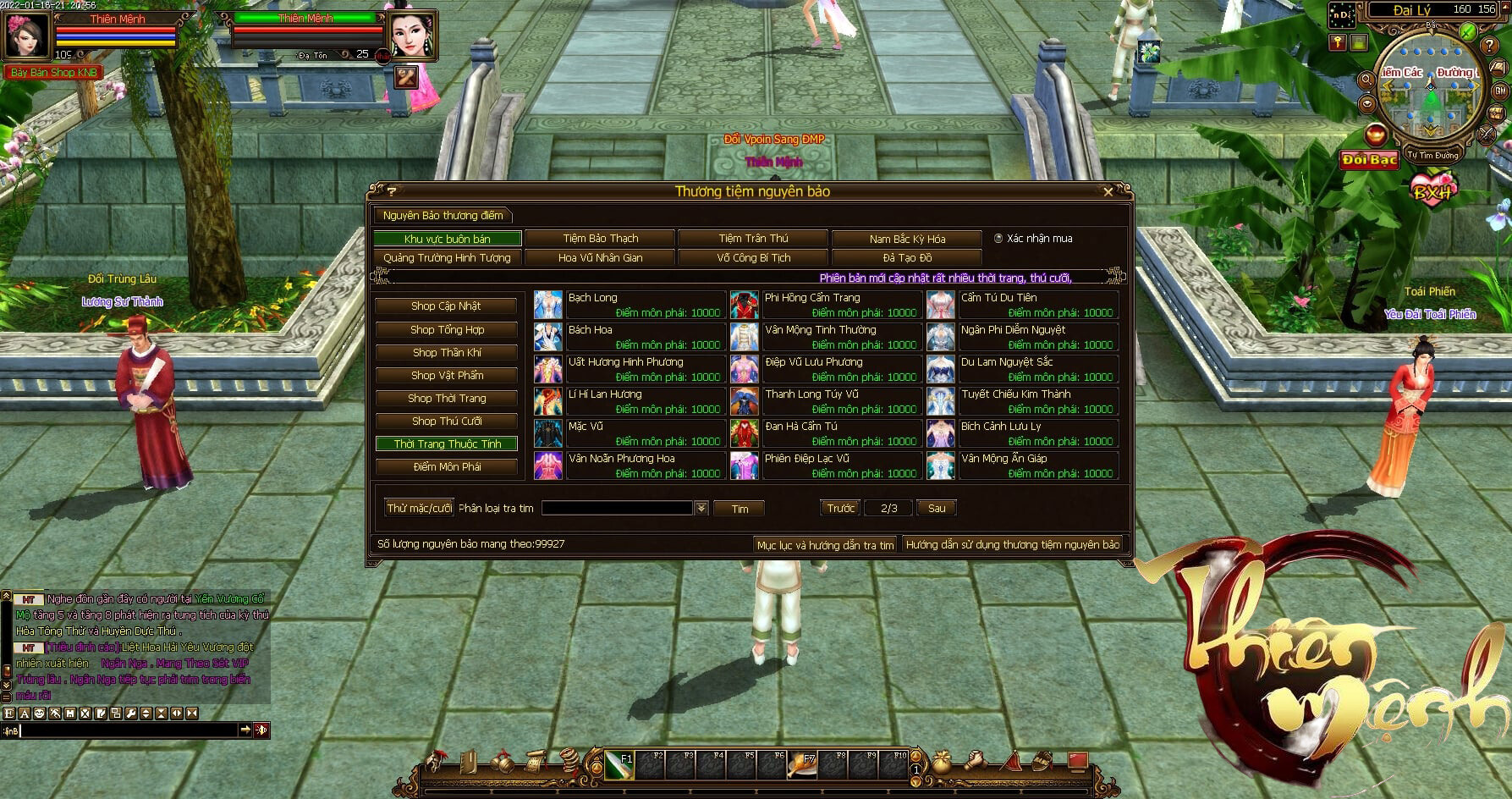Select Nam Bắc Kỳ Hóa tab

pyautogui.click(x=906, y=239)
